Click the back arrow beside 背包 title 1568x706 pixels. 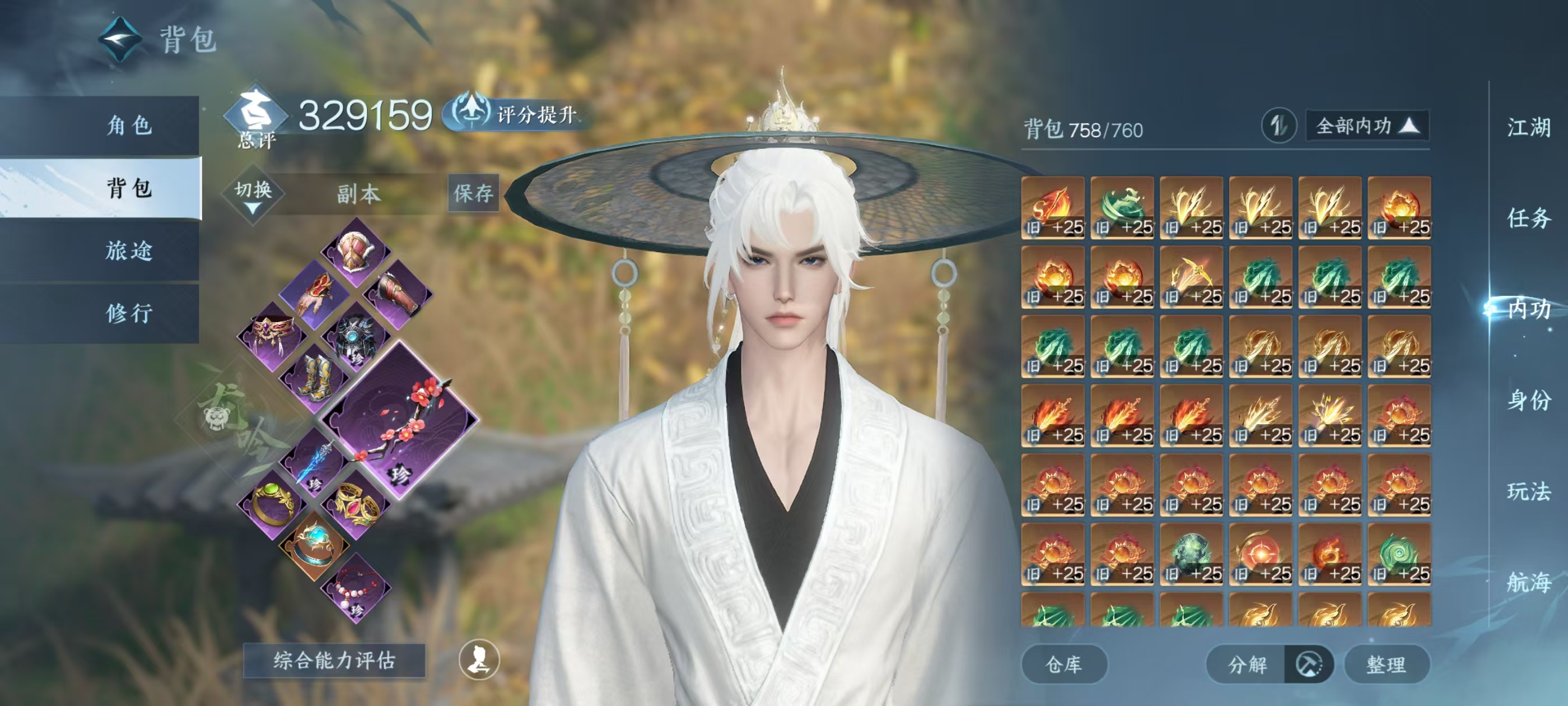coord(120,40)
